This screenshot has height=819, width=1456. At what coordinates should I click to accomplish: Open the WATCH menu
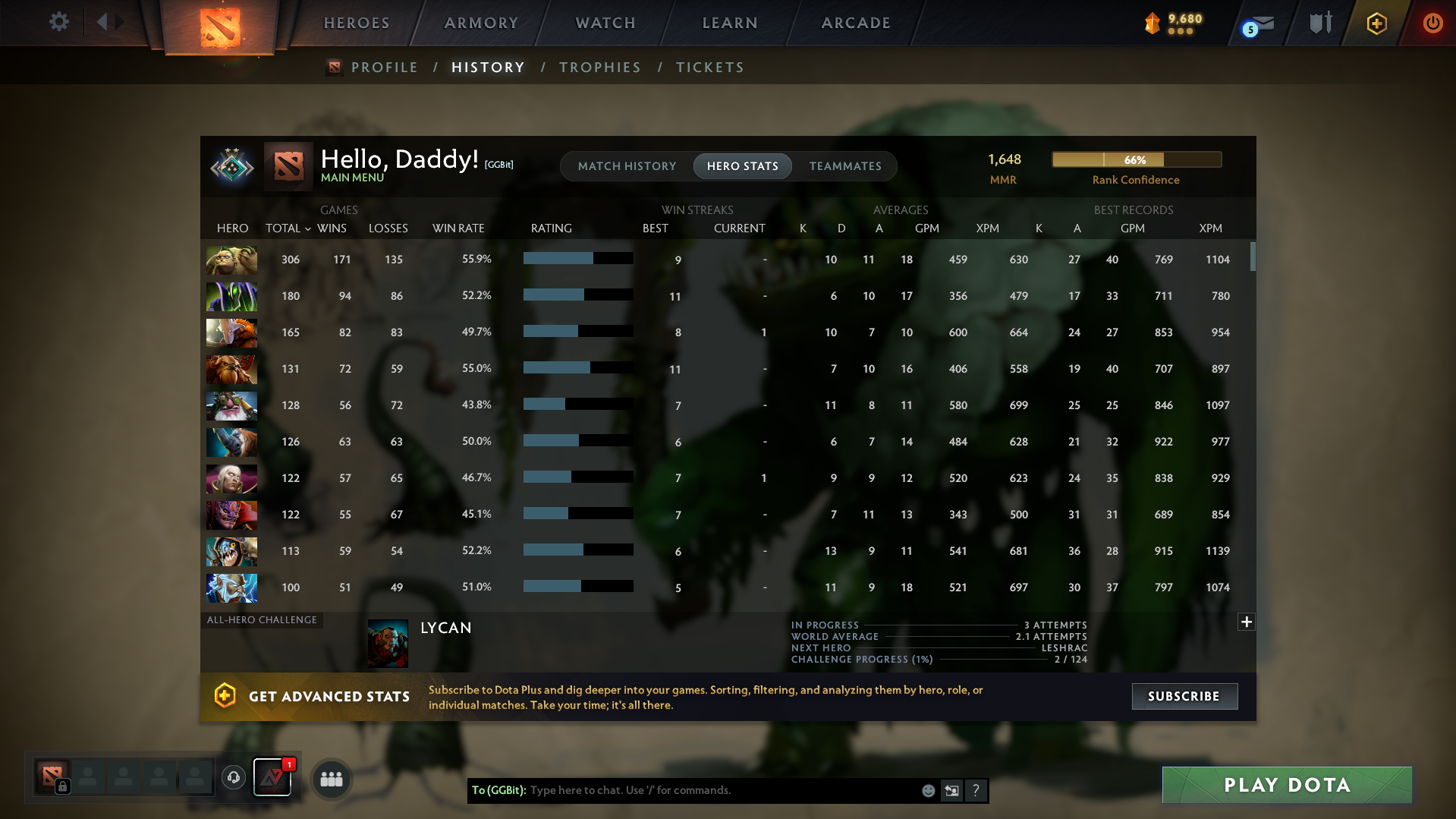click(x=605, y=23)
